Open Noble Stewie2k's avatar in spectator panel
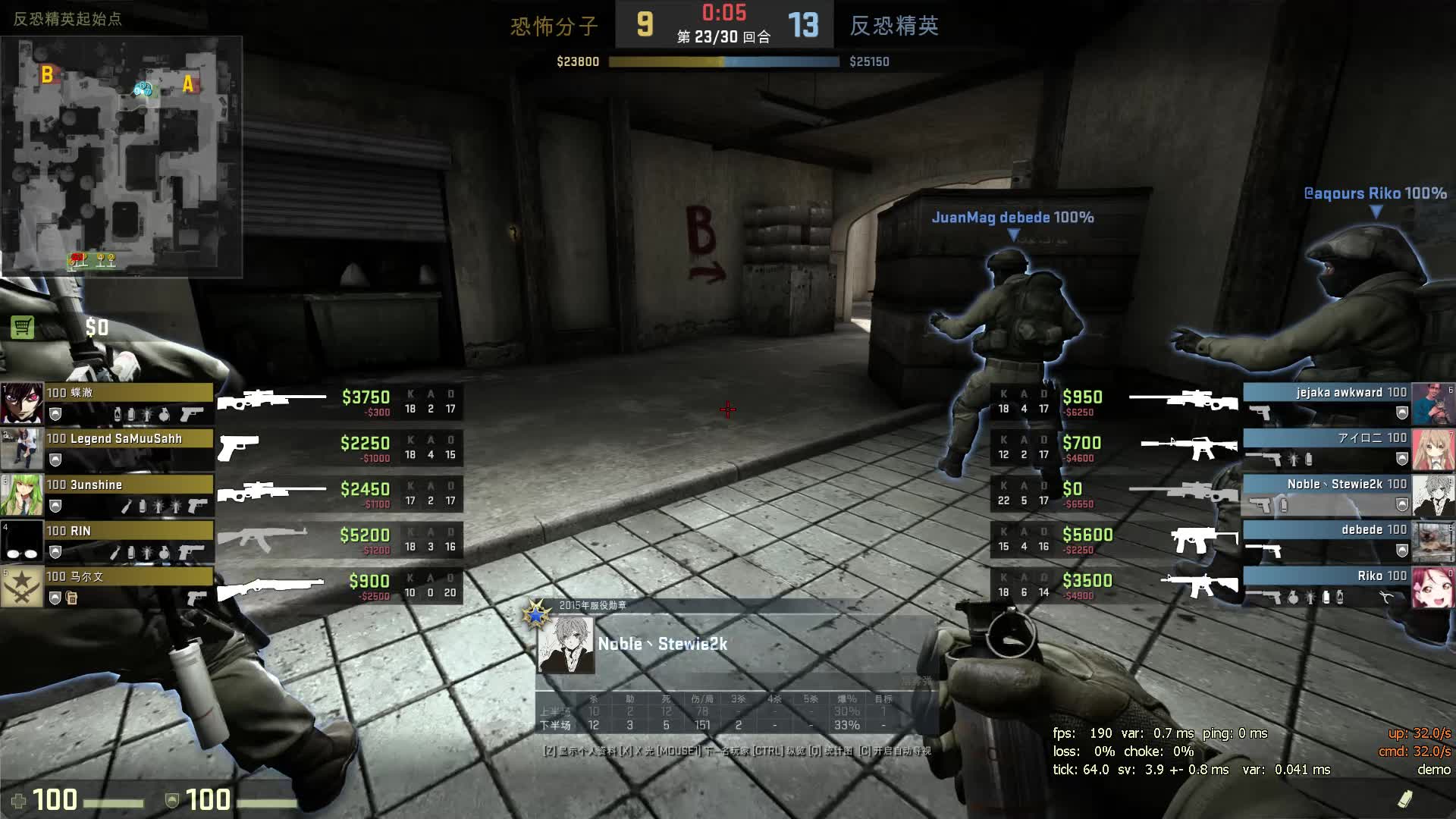This screenshot has width=1456, height=819. pos(566,645)
